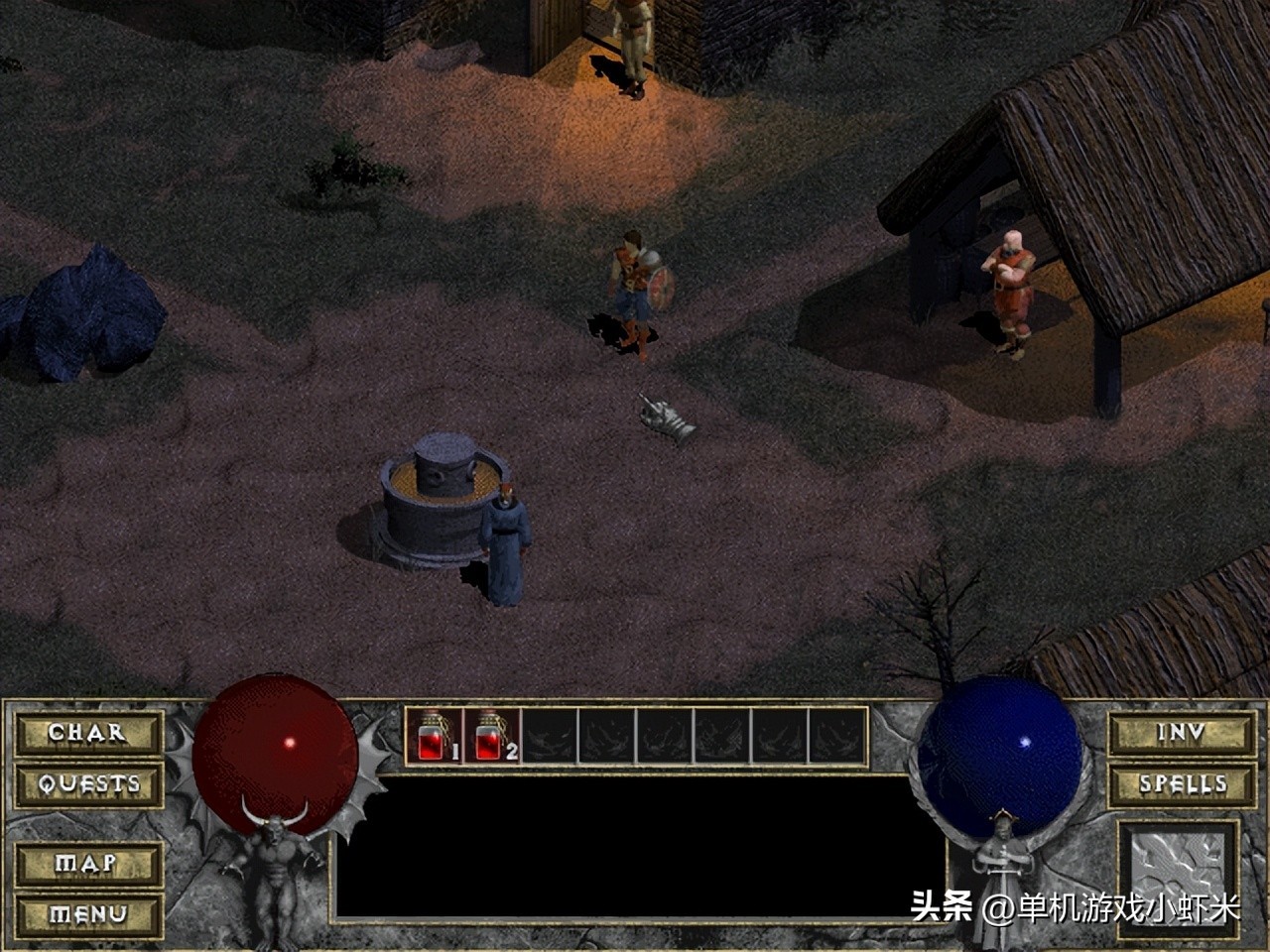Use the healing potion in belt slot 1
1270x952 pixels.
pyautogui.click(x=434, y=736)
